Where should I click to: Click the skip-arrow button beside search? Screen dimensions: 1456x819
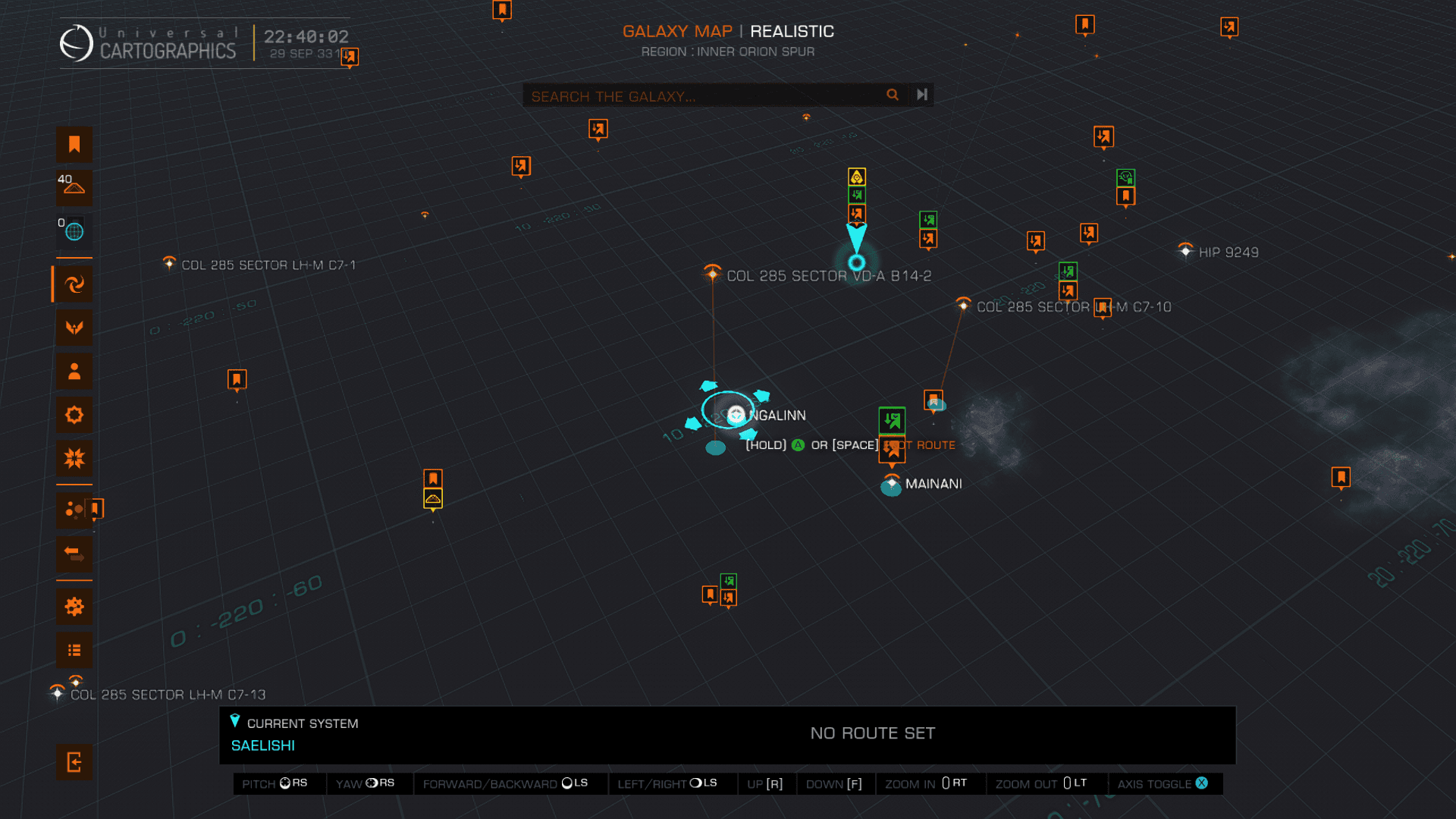coord(922,95)
